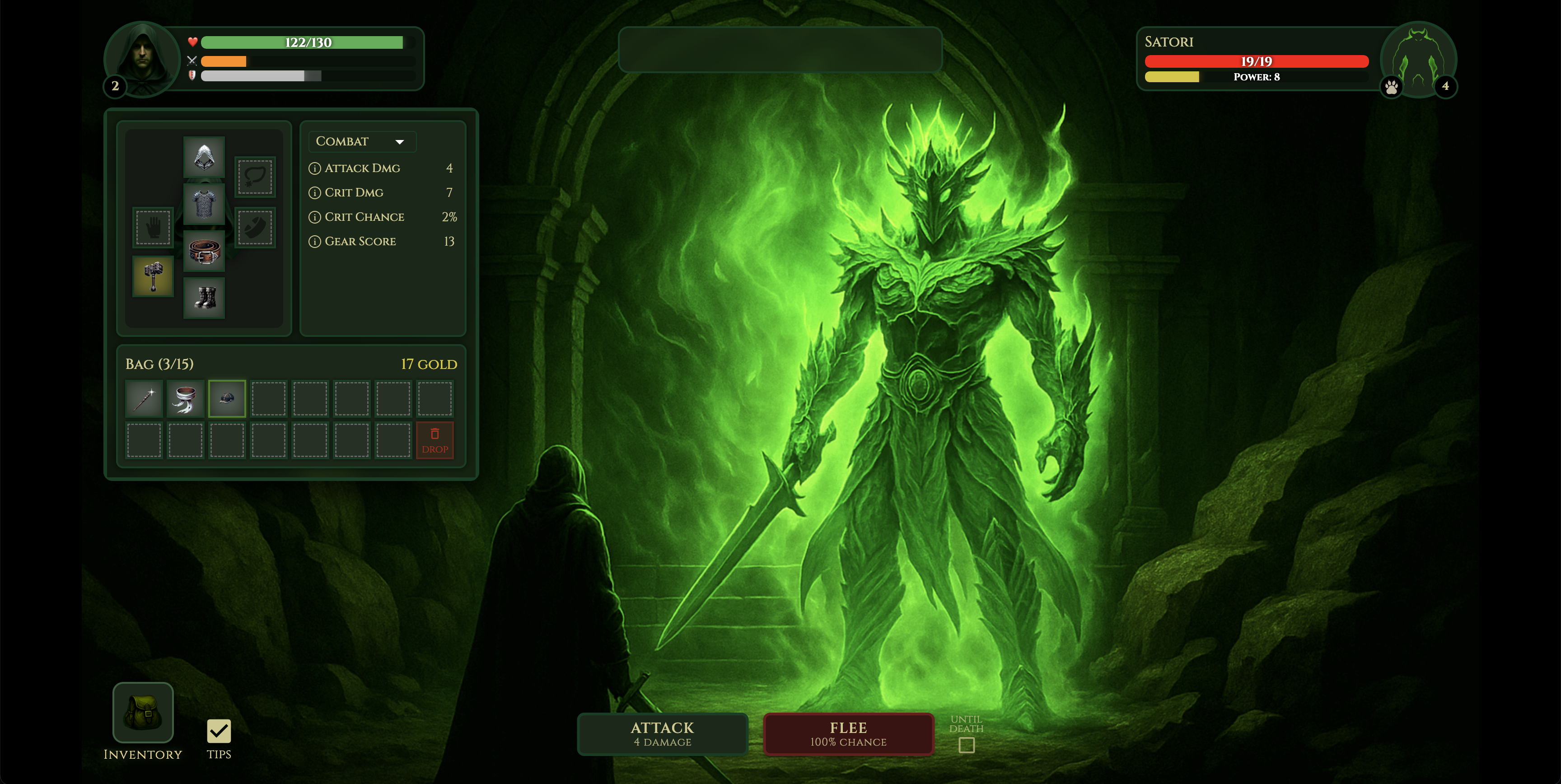The height and width of the screenshot is (784, 1561).
Task: Click the empty gloves equipment slot
Action: pyautogui.click(x=153, y=227)
